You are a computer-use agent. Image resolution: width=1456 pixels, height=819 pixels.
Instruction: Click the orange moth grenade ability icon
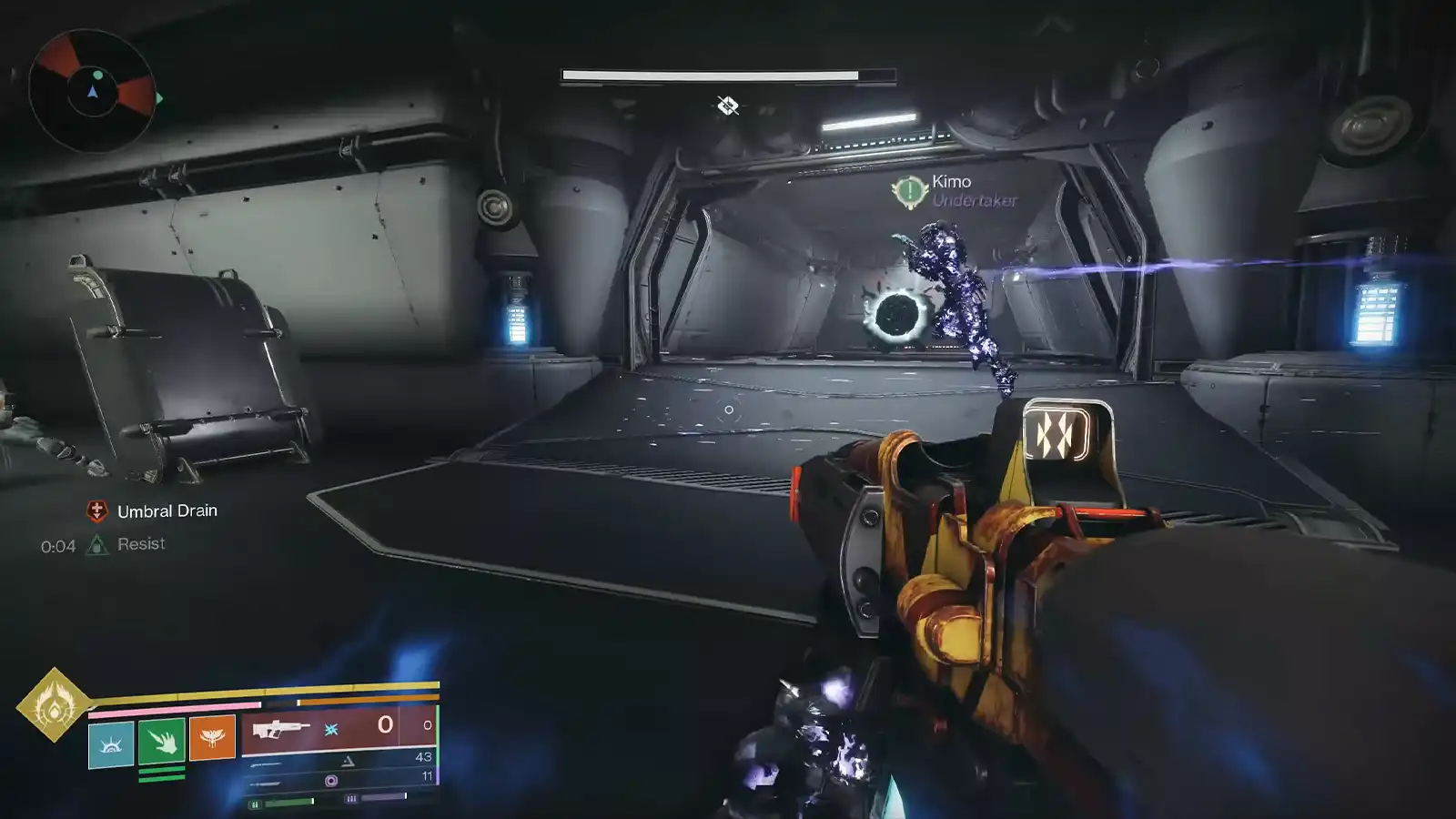pos(211,738)
